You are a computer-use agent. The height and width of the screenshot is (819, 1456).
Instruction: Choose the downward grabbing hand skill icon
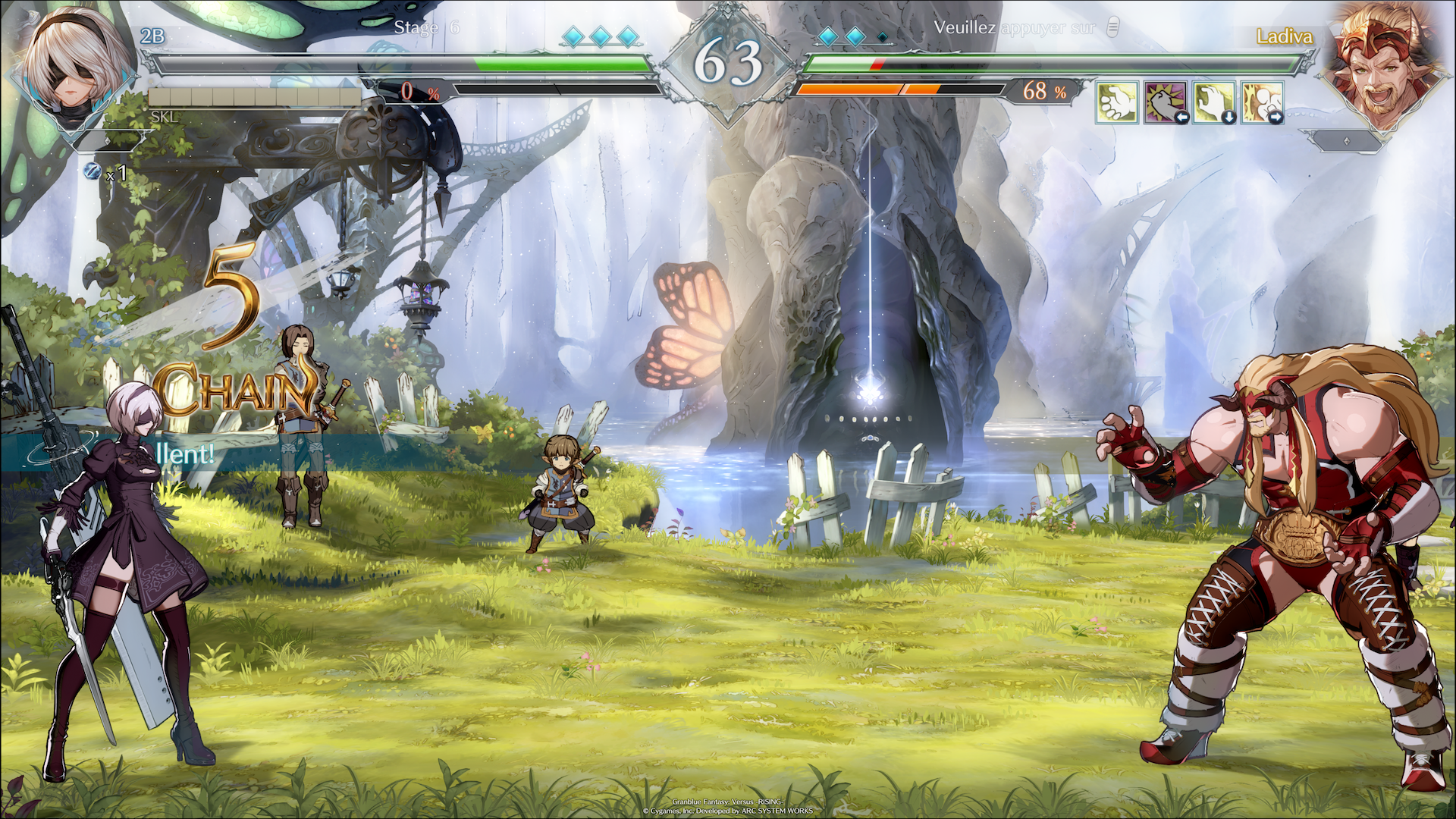point(1213,102)
